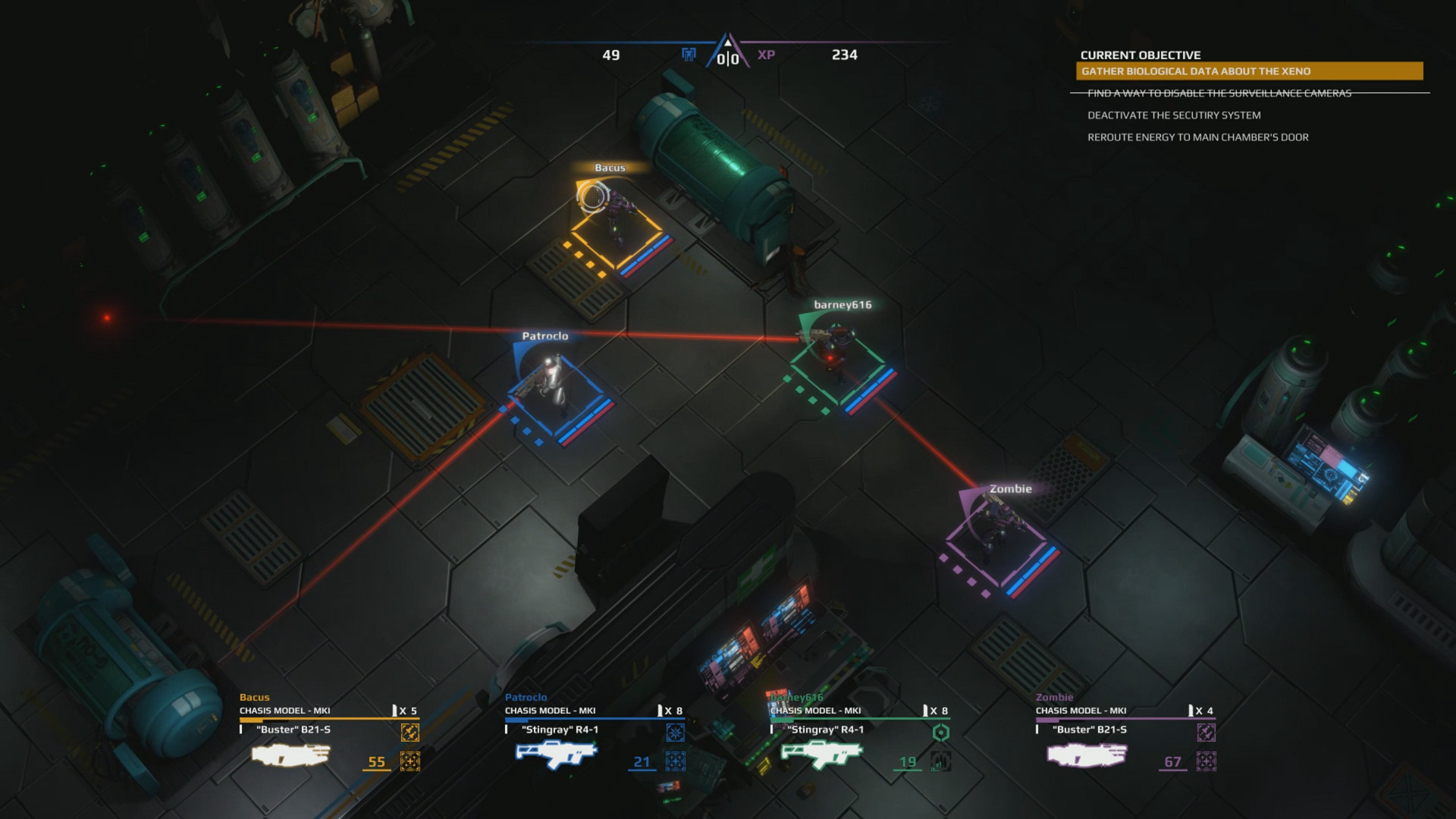Use Bacus's orange crosshair ability

pyautogui.click(x=409, y=761)
